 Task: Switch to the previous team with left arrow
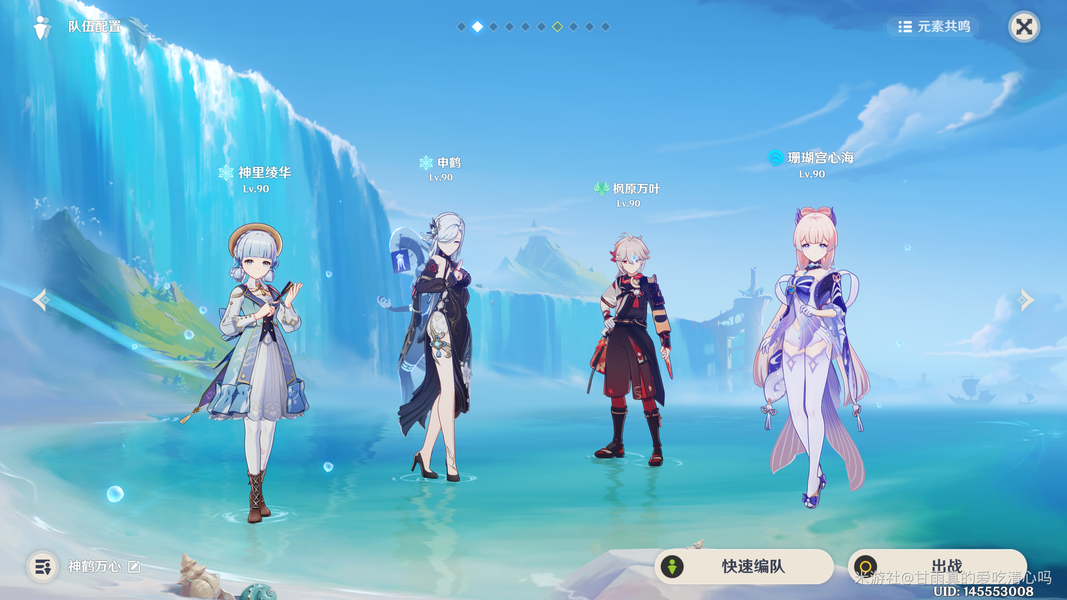(x=40, y=299)
